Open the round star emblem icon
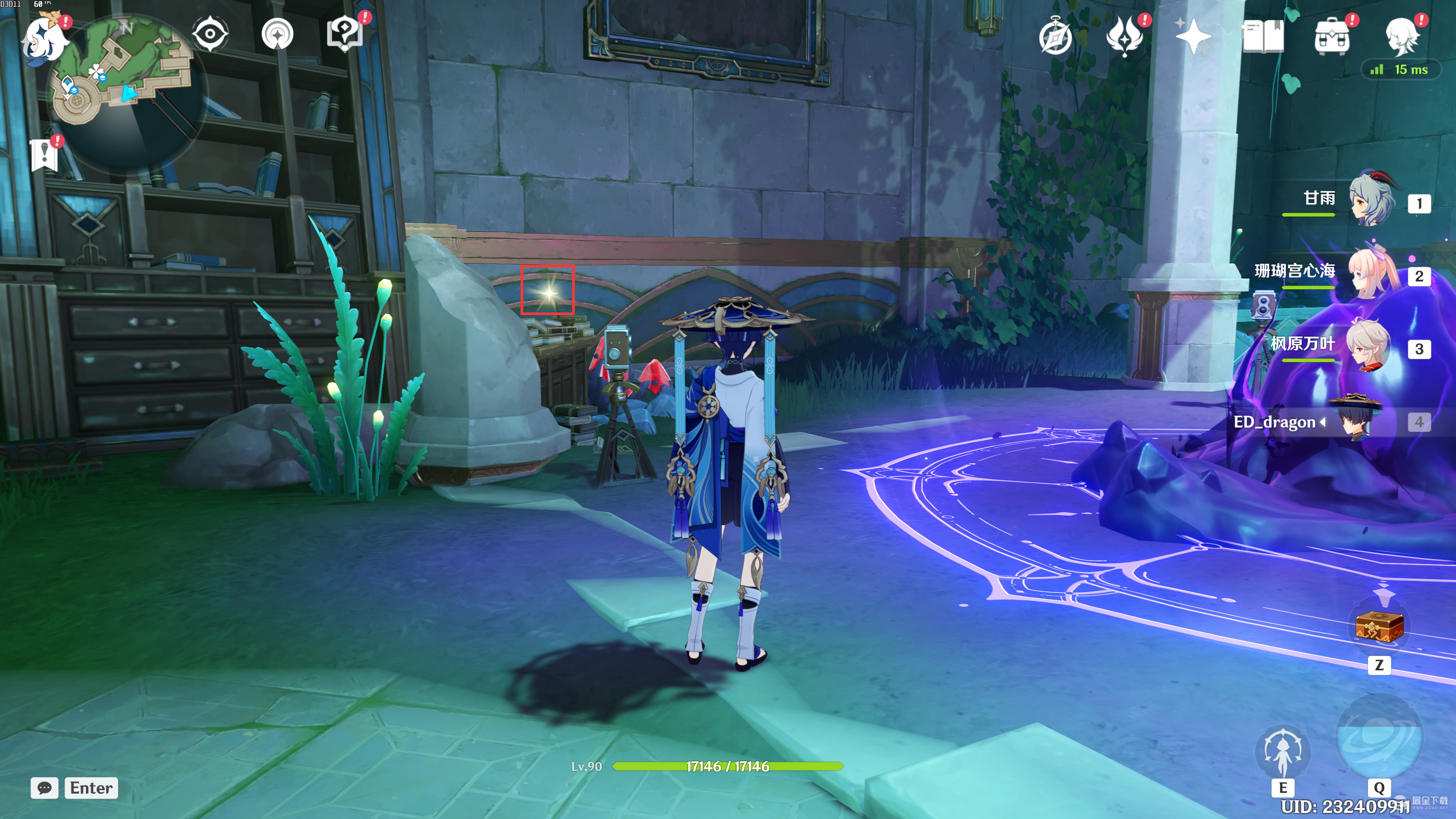Screen dimensions: 1456x819 click(278, 35)
